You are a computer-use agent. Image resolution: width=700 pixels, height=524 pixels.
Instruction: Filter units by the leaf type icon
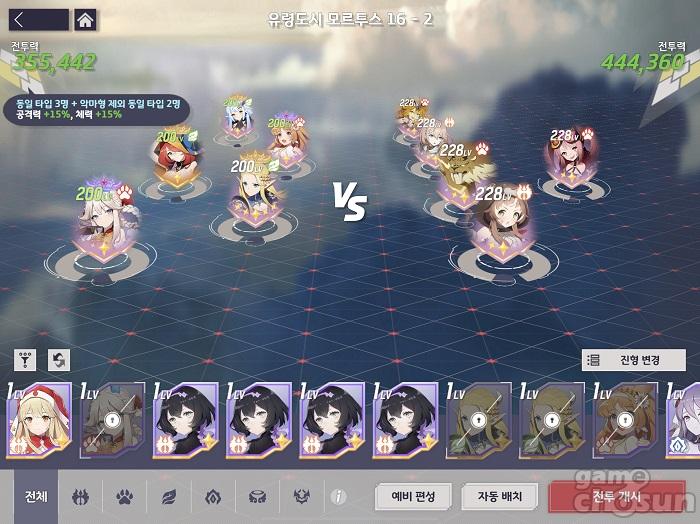[x=168, y=495]
